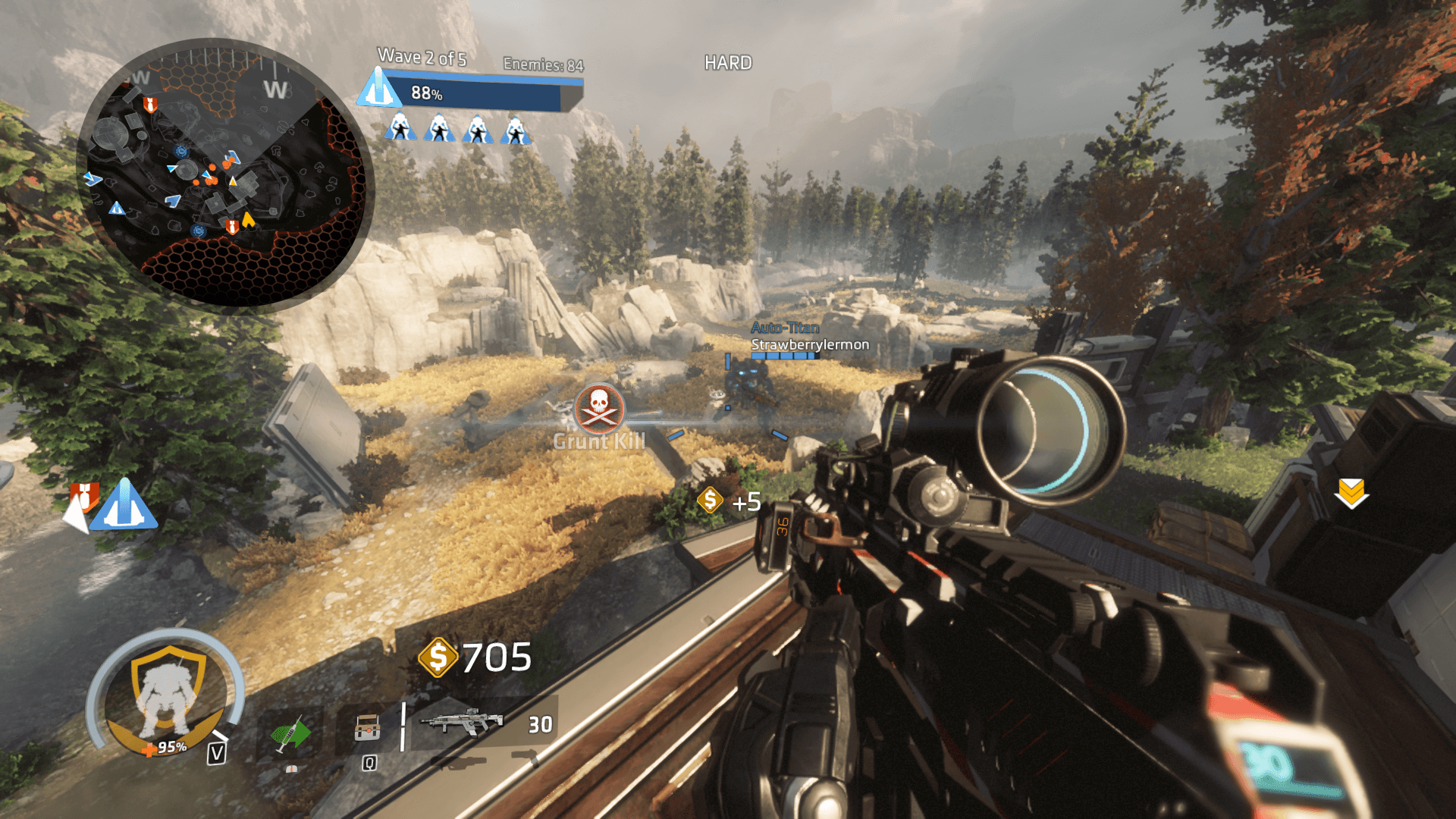Viewport: 1456px width, 819px height.
Task: Select the yellow chevron waypoint marker
Action: point(1351,494)
